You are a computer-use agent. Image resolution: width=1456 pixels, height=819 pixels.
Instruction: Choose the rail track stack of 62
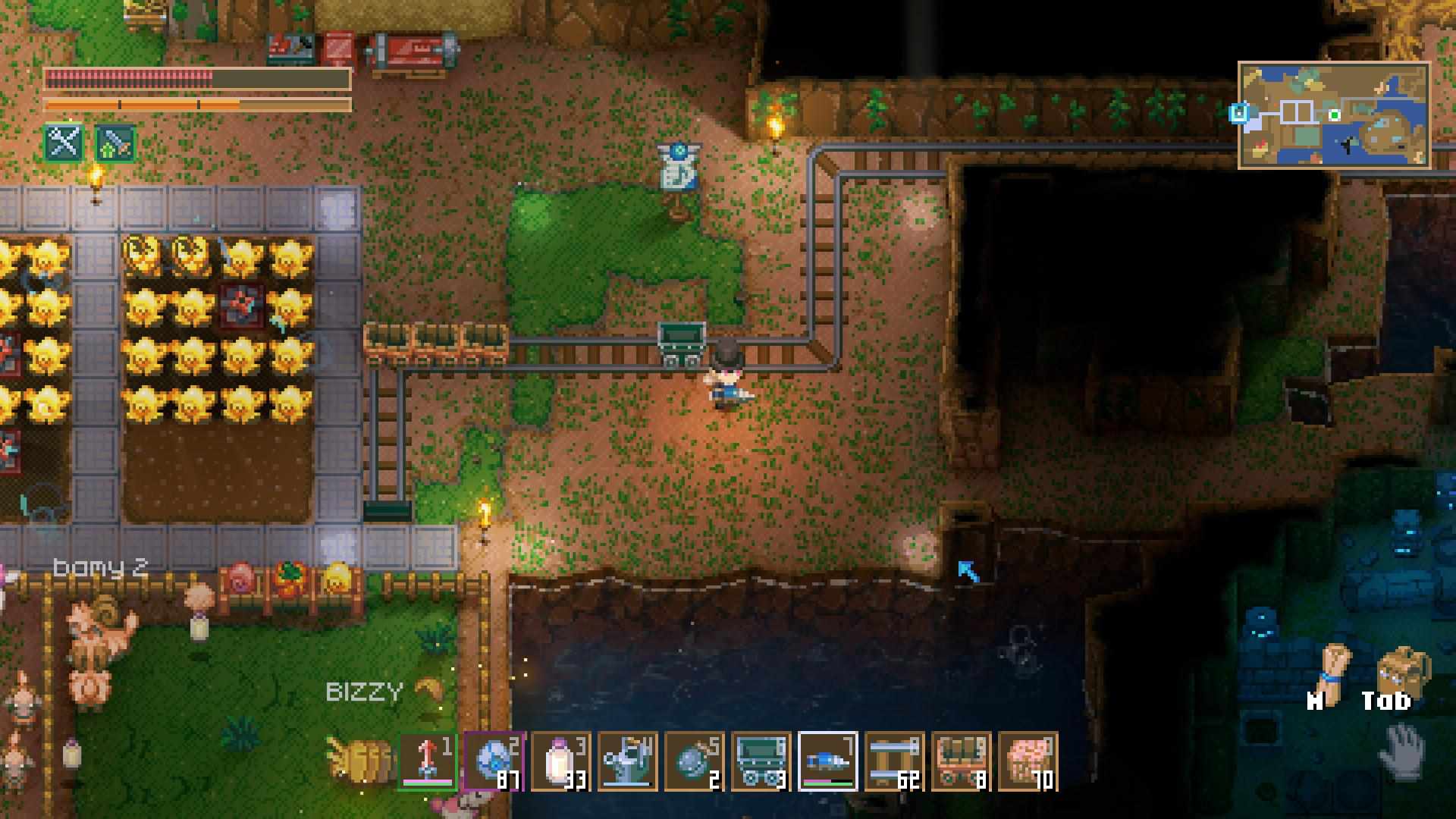pos(895,761)
